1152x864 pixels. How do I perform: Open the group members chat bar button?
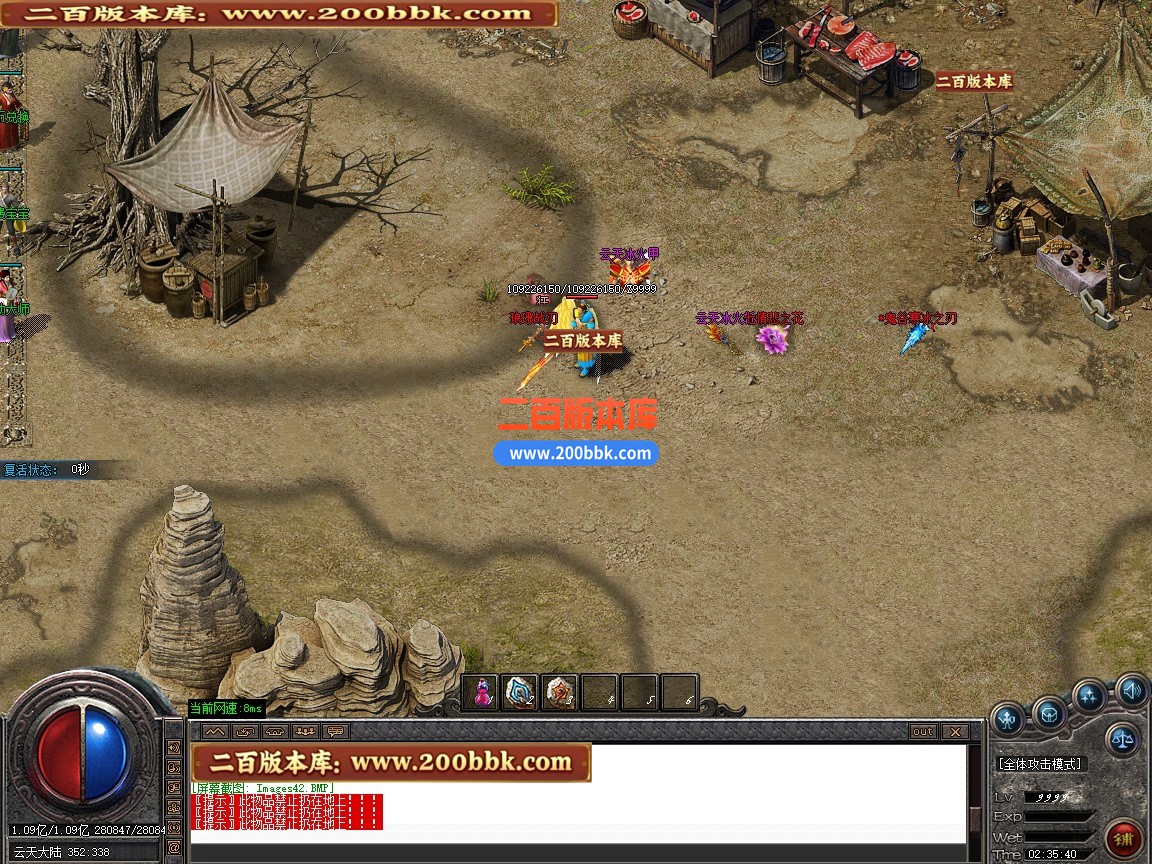pos(305,732)
